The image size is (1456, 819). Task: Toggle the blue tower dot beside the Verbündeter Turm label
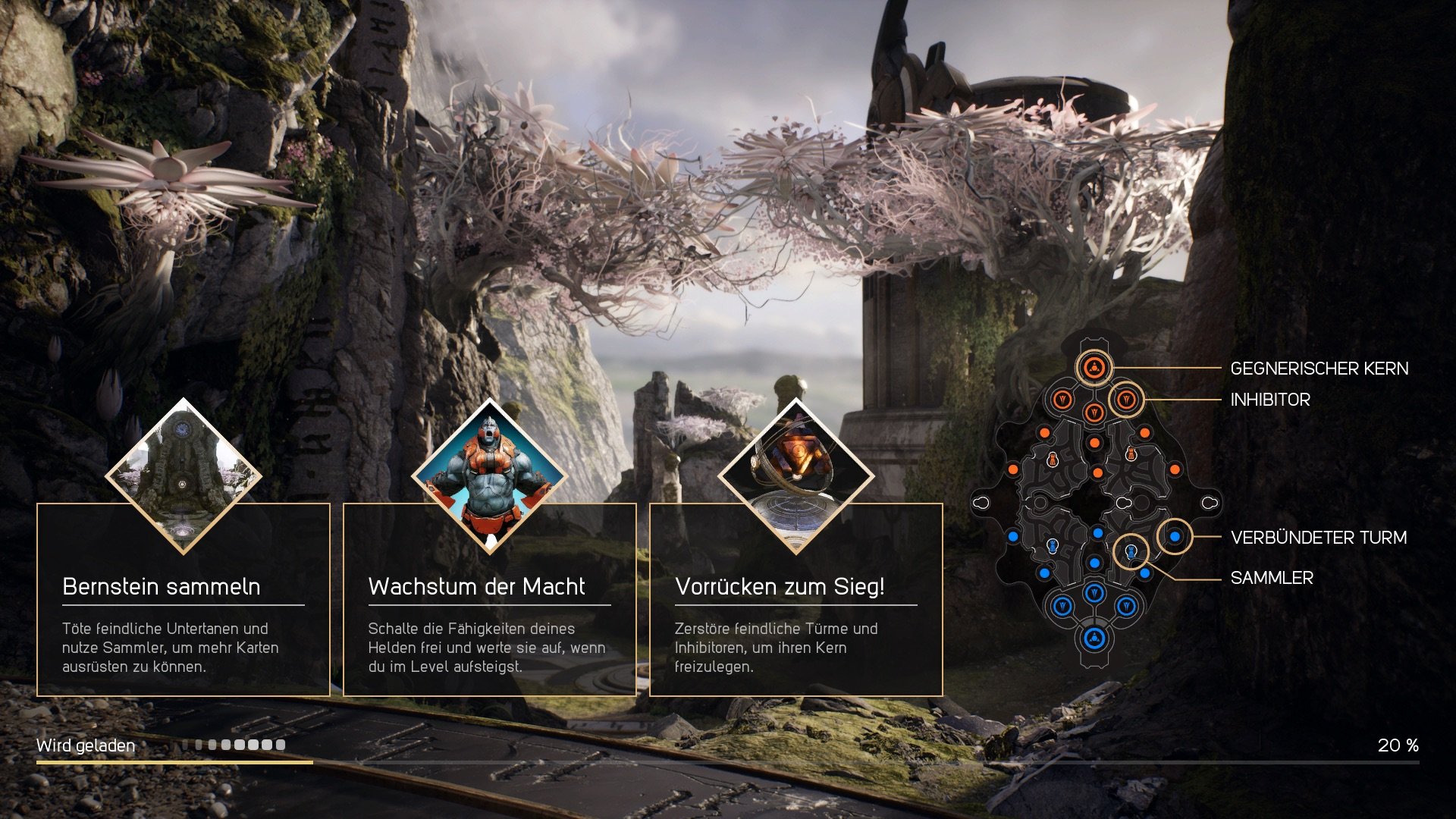[x=1175, y=536]
